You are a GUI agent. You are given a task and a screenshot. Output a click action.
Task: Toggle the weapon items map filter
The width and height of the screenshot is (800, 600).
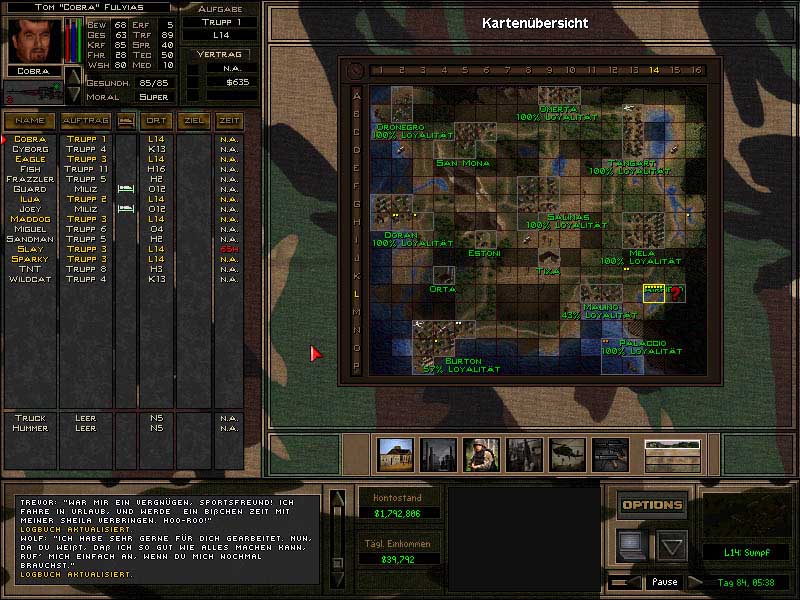610,455
